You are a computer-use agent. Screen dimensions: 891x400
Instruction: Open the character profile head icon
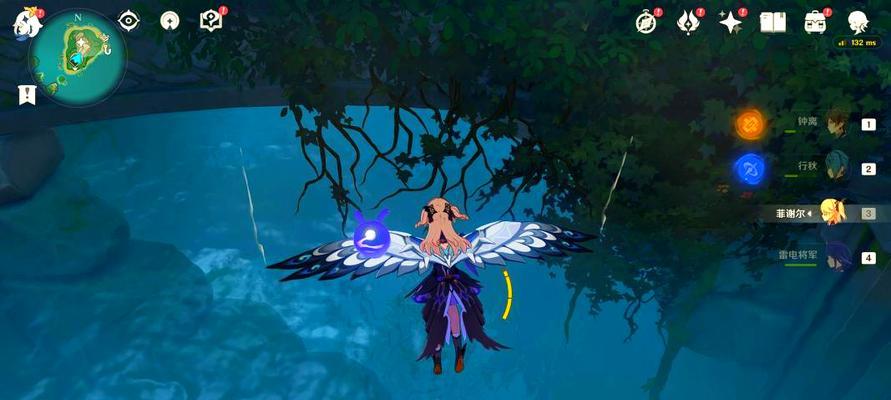point(857,22)
